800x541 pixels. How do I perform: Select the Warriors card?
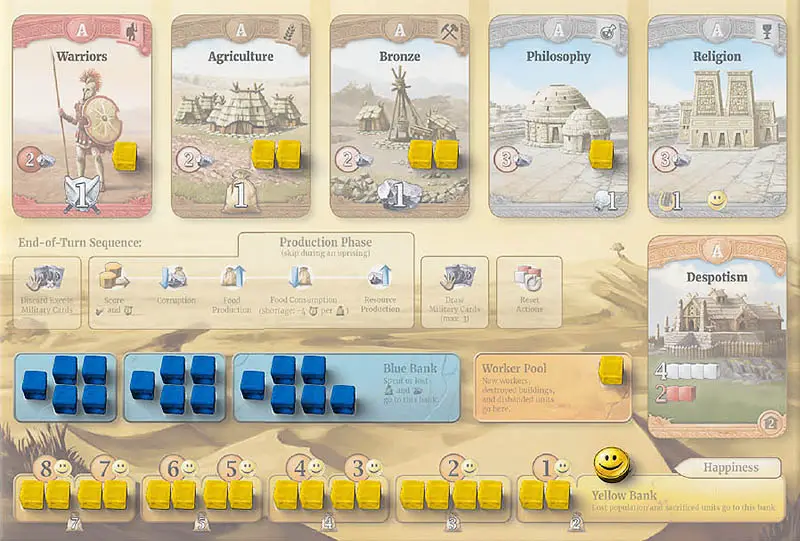click(x=82, y=115)
